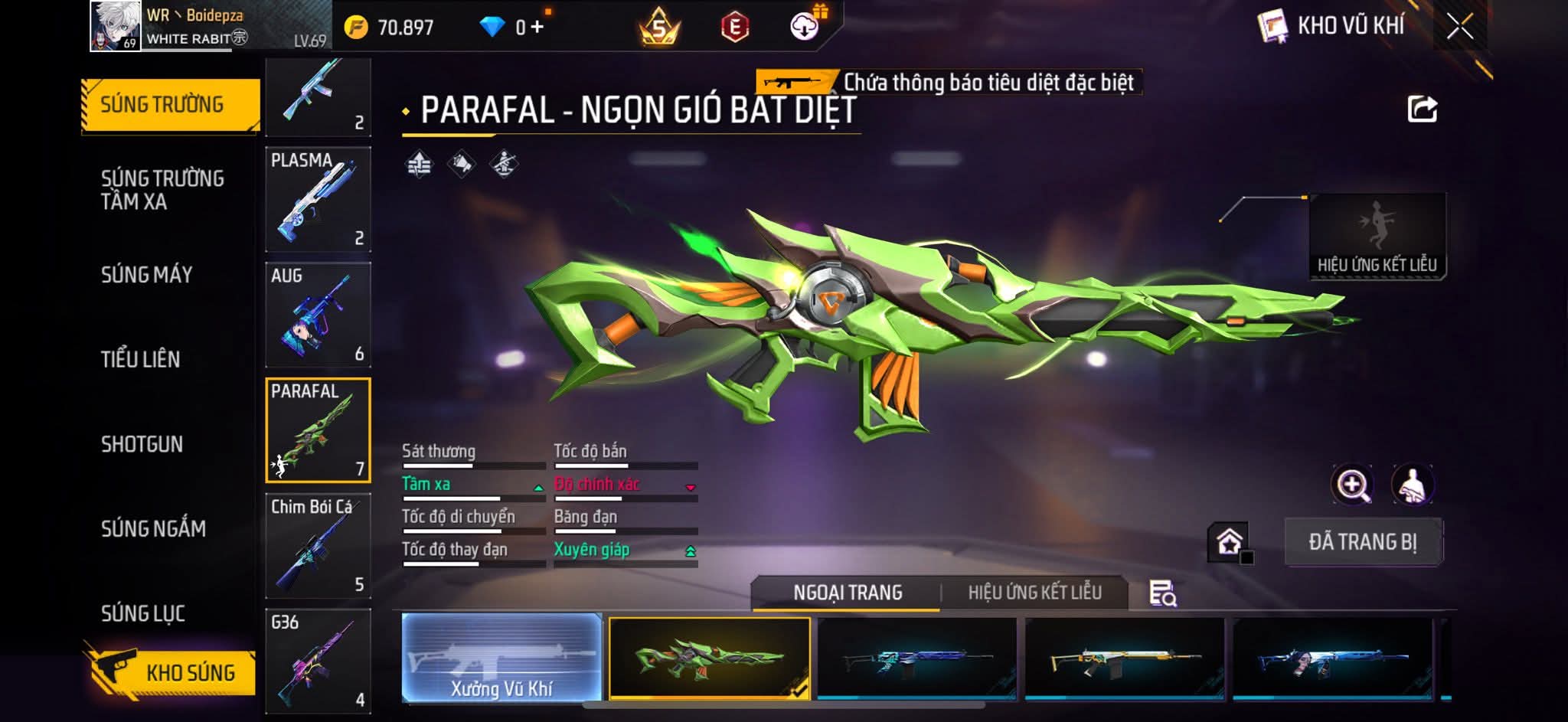1568x722 pixels.
Task: Show the SHOTGUN weapon list
Action: 142,444
